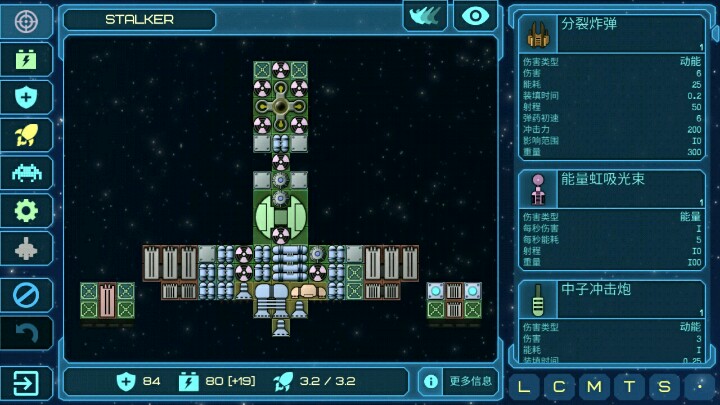Open the space invader drone category
The width and height of the screenshot is (720, 405).
pyautogui.click(x=26, y=173)
